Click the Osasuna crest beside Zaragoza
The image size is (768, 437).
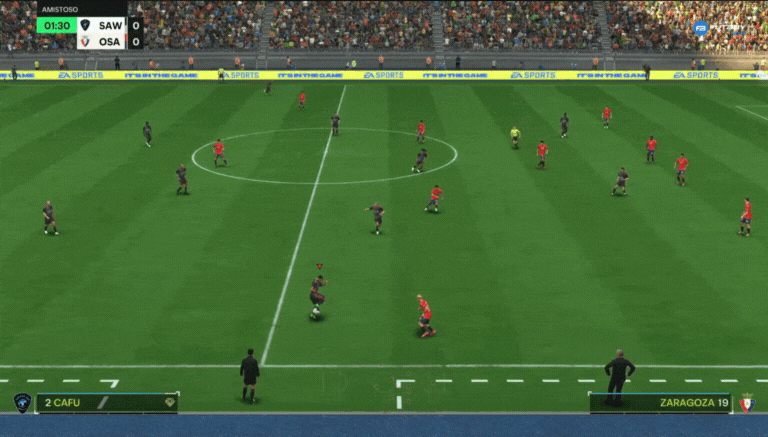pos(746,403)
